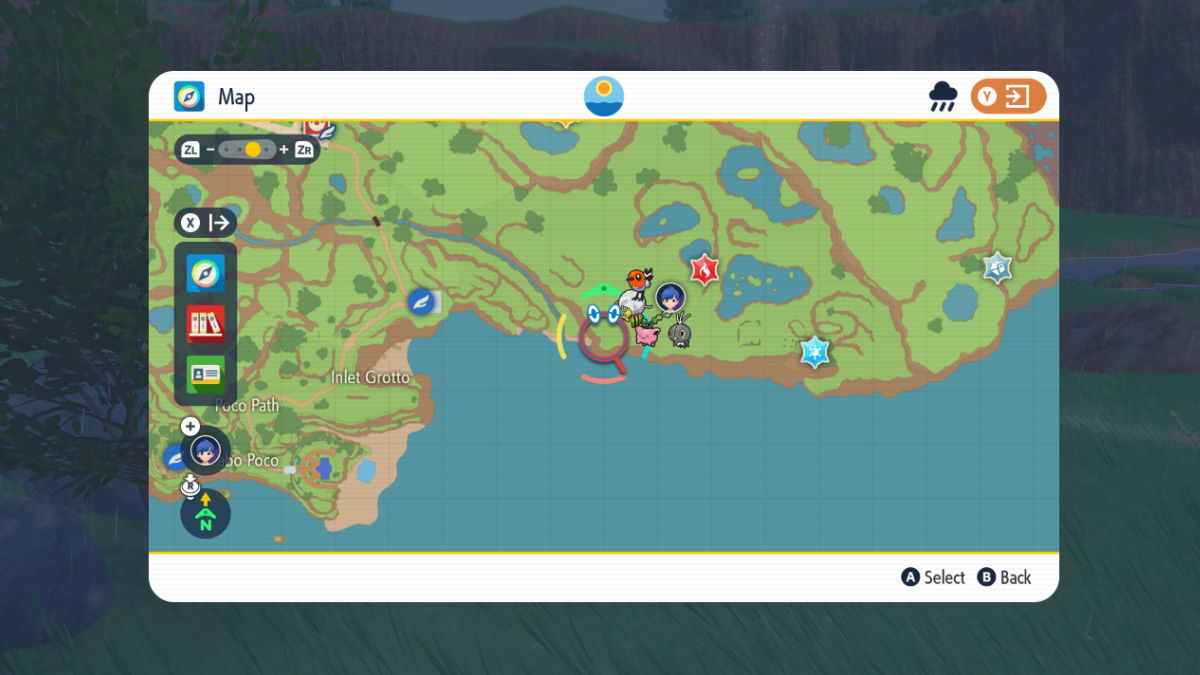Image resolution: width=1200 pixels, height=675 pixels.
Task: Close the map with orange exit button
Action: pos(1008,97)
